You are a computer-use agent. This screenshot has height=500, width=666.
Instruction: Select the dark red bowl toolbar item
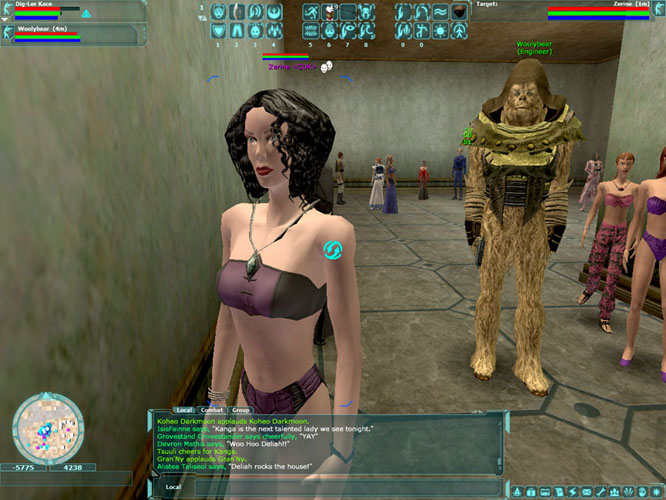coord(458,13)
